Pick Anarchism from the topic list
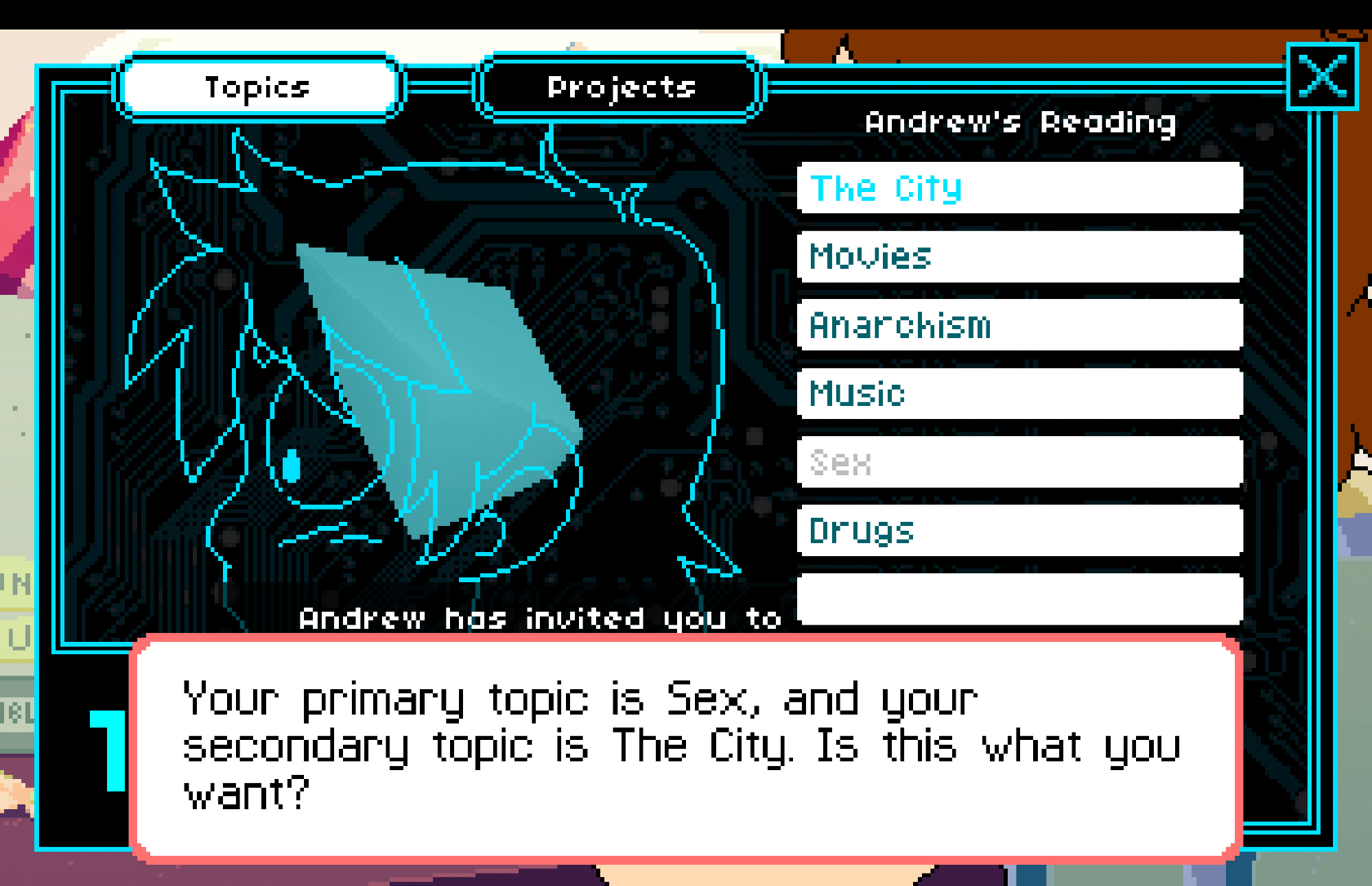Viewport: 1372px width, 886px height. (x=1019, y=325)
